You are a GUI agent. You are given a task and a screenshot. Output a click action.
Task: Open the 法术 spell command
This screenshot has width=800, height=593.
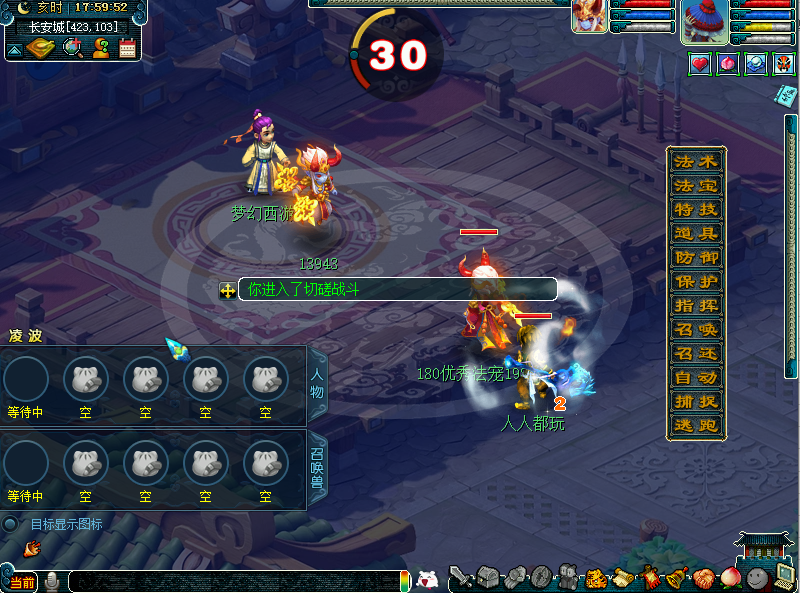(696, 162)
